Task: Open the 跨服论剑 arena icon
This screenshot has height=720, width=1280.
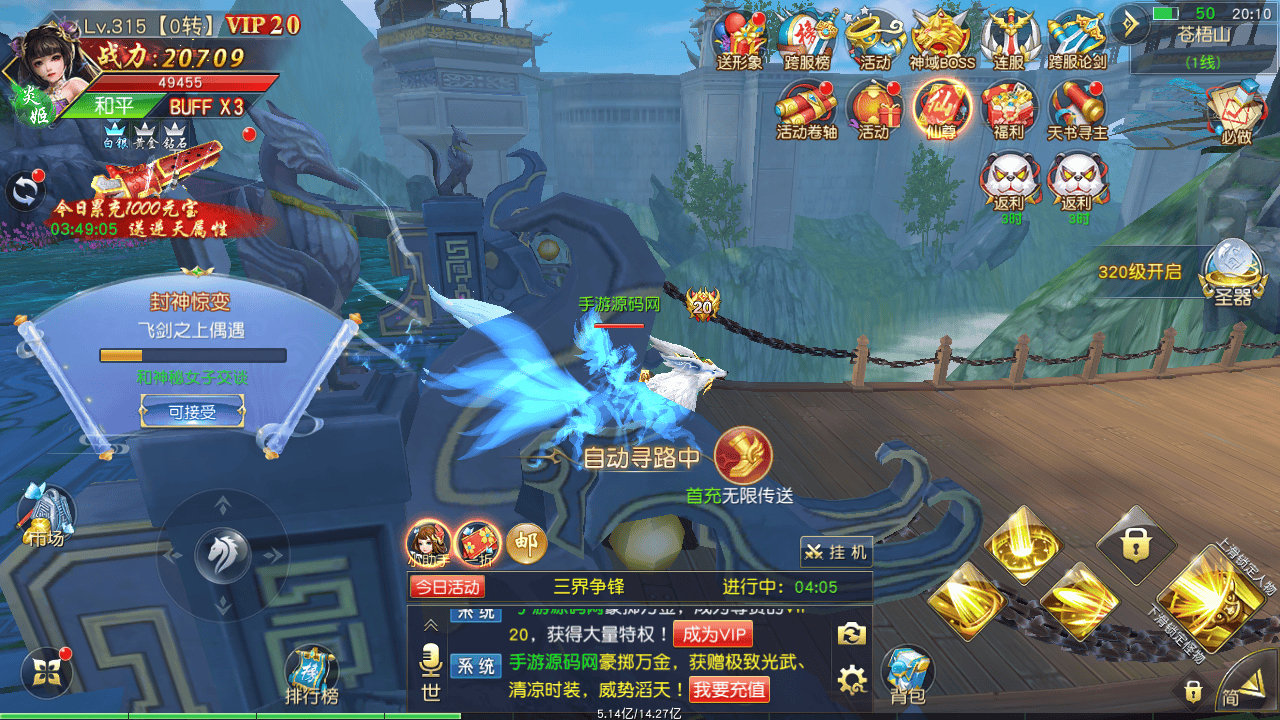Action: point(1077,38)
